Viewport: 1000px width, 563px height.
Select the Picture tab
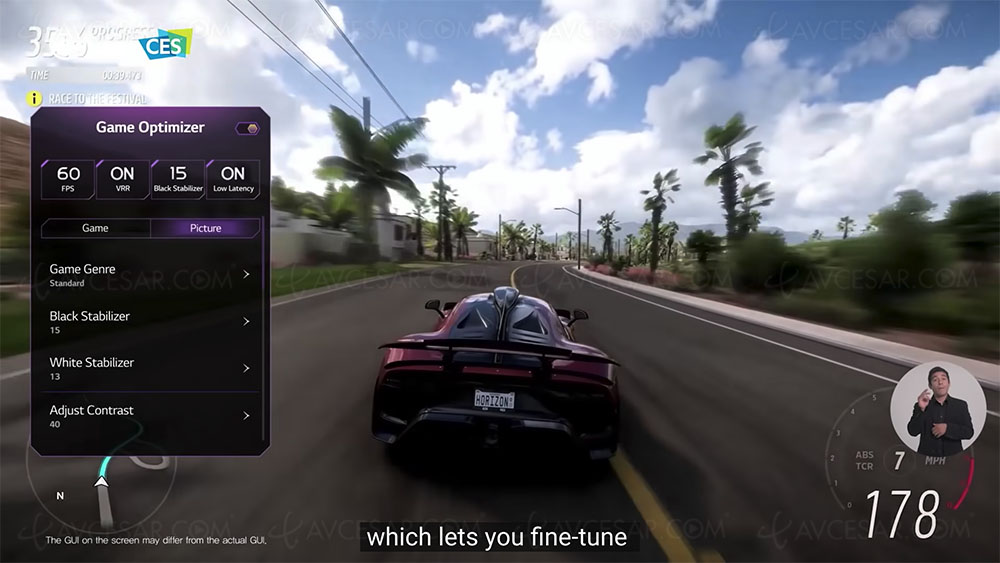(205, 228)
